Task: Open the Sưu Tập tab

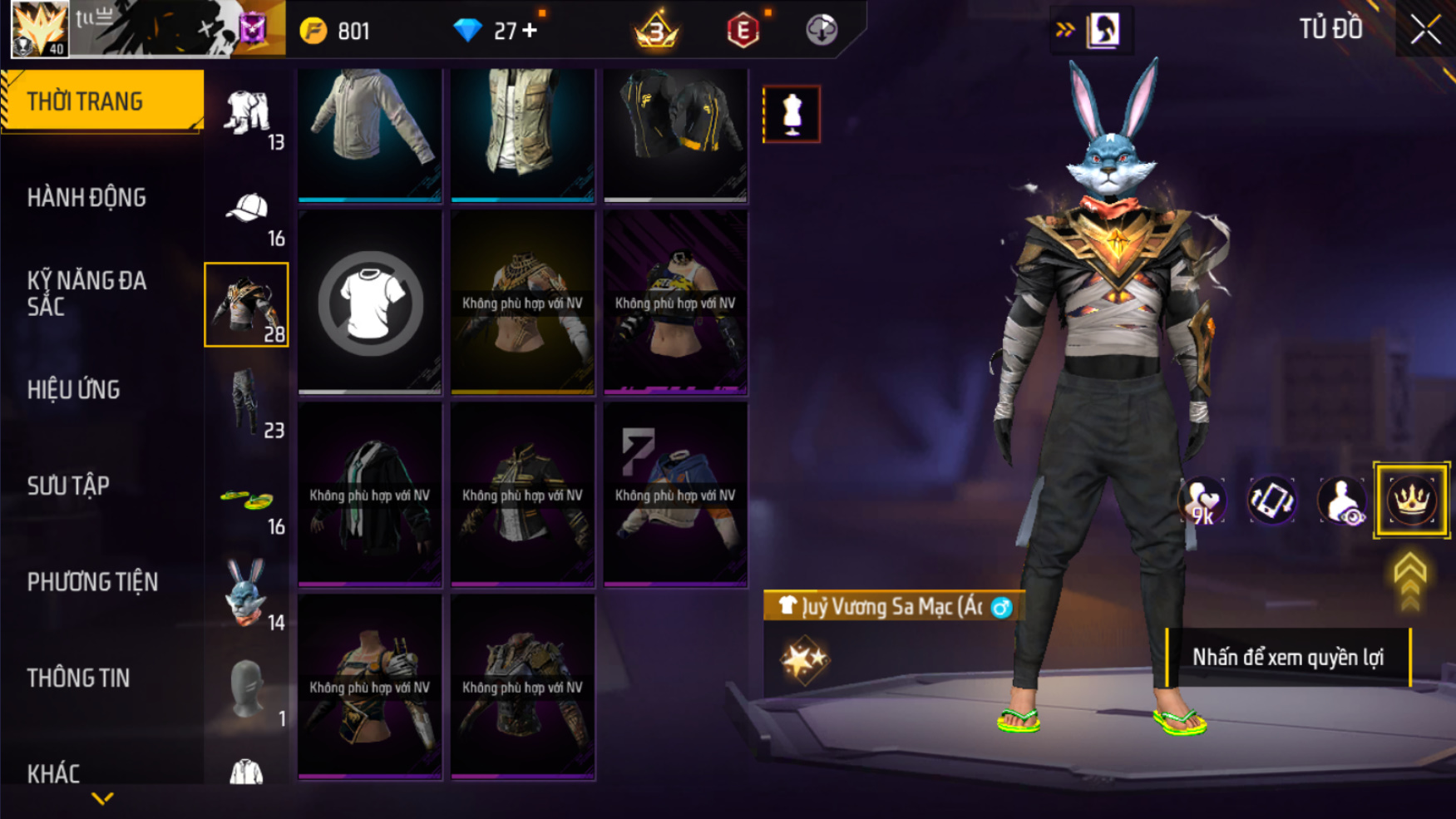Action: [x=68, y=486]
